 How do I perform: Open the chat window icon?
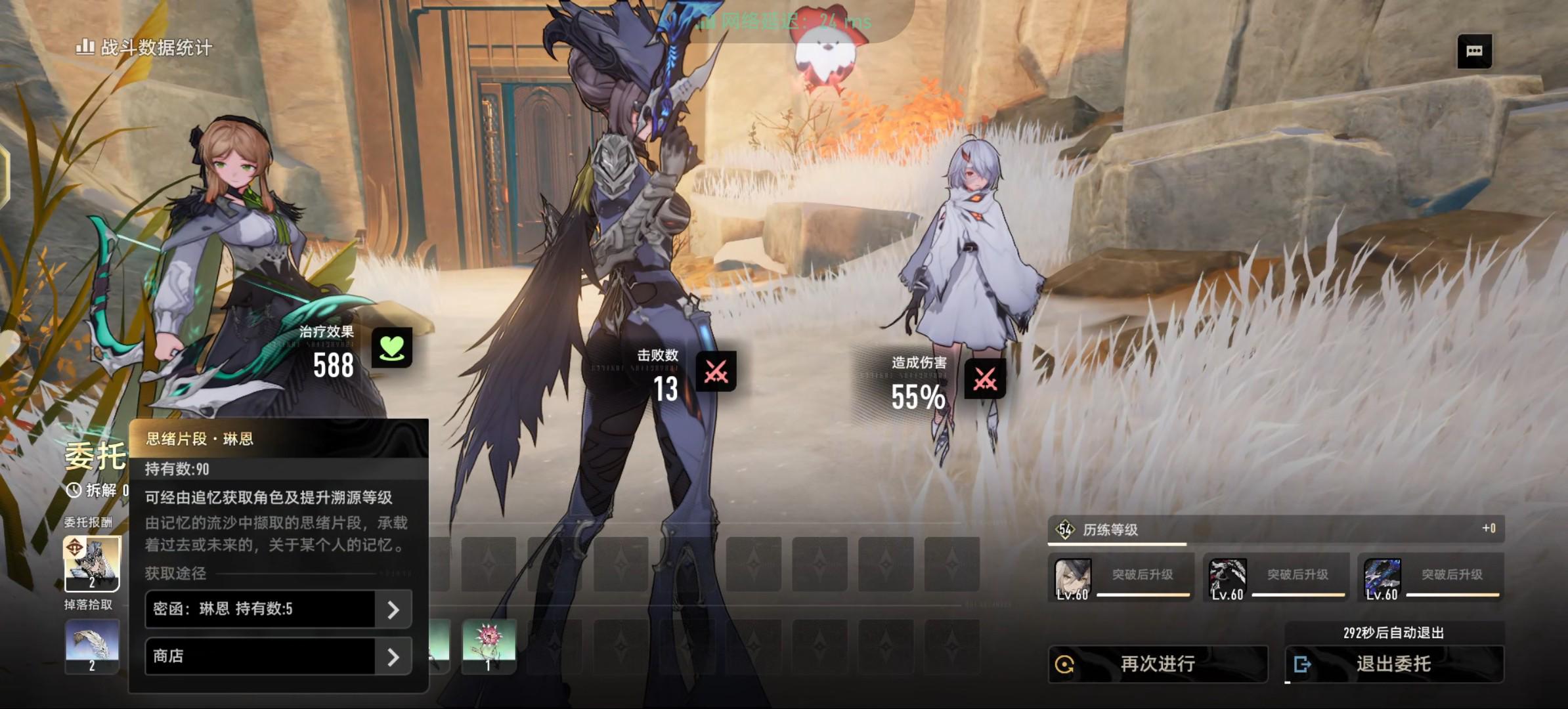point(1474,51)
